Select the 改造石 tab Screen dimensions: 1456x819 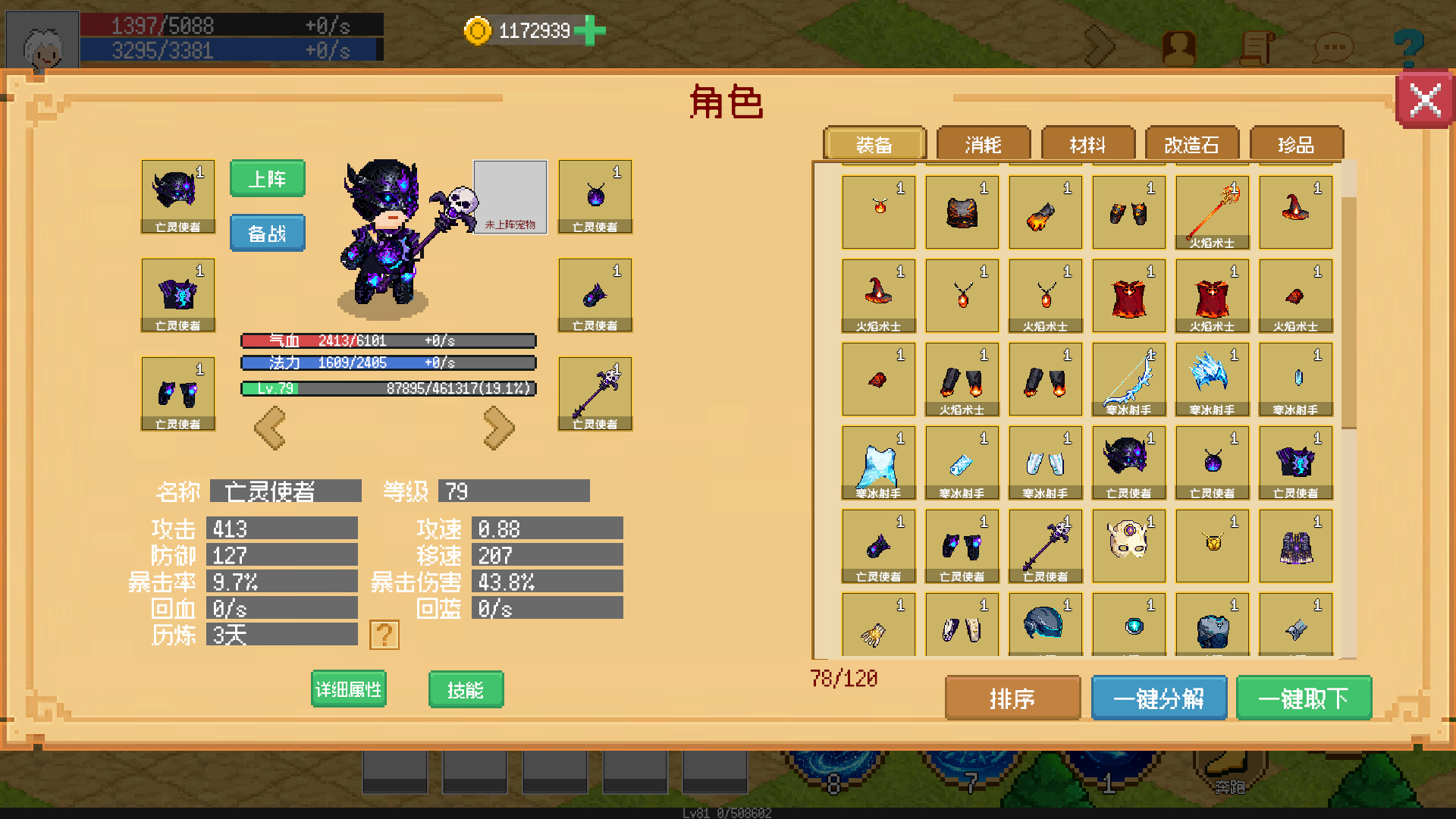coord(1191,144)
